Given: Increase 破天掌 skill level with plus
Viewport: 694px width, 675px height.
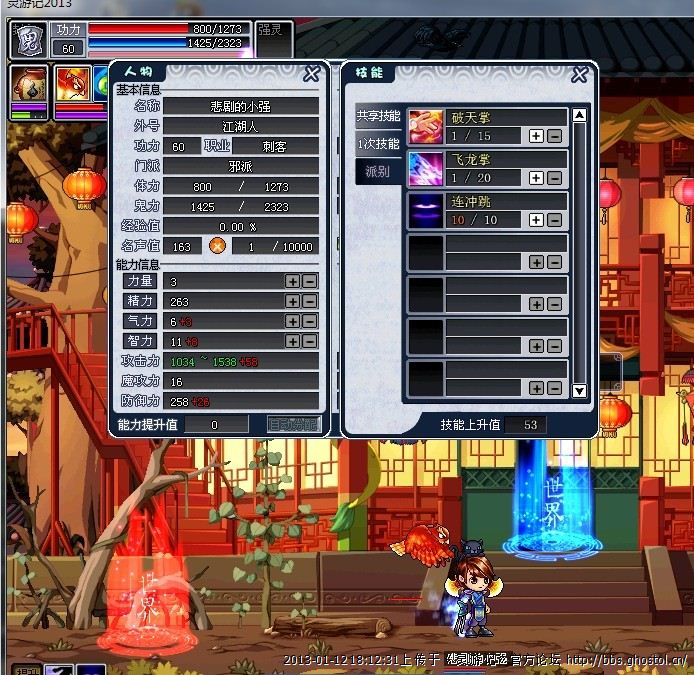Looking at the screenshot, I should (536, 136).
